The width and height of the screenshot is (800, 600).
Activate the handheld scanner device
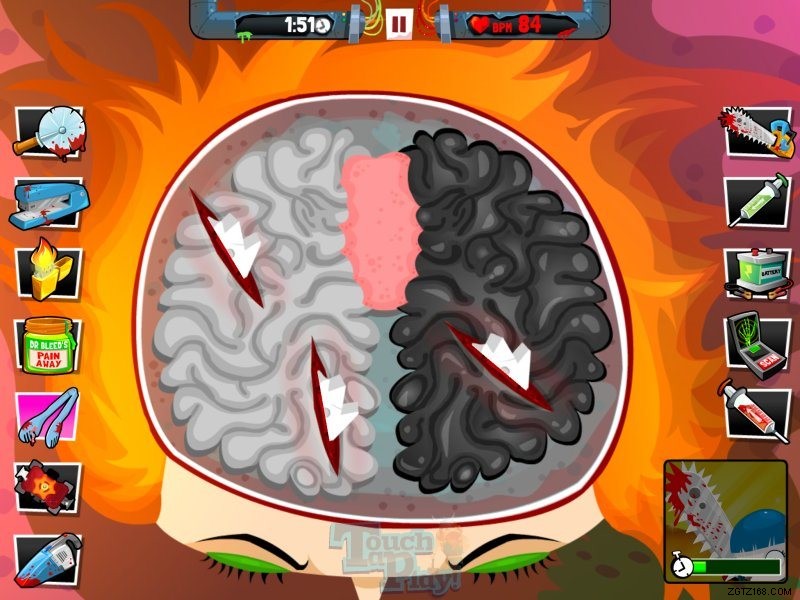(752, 343)
